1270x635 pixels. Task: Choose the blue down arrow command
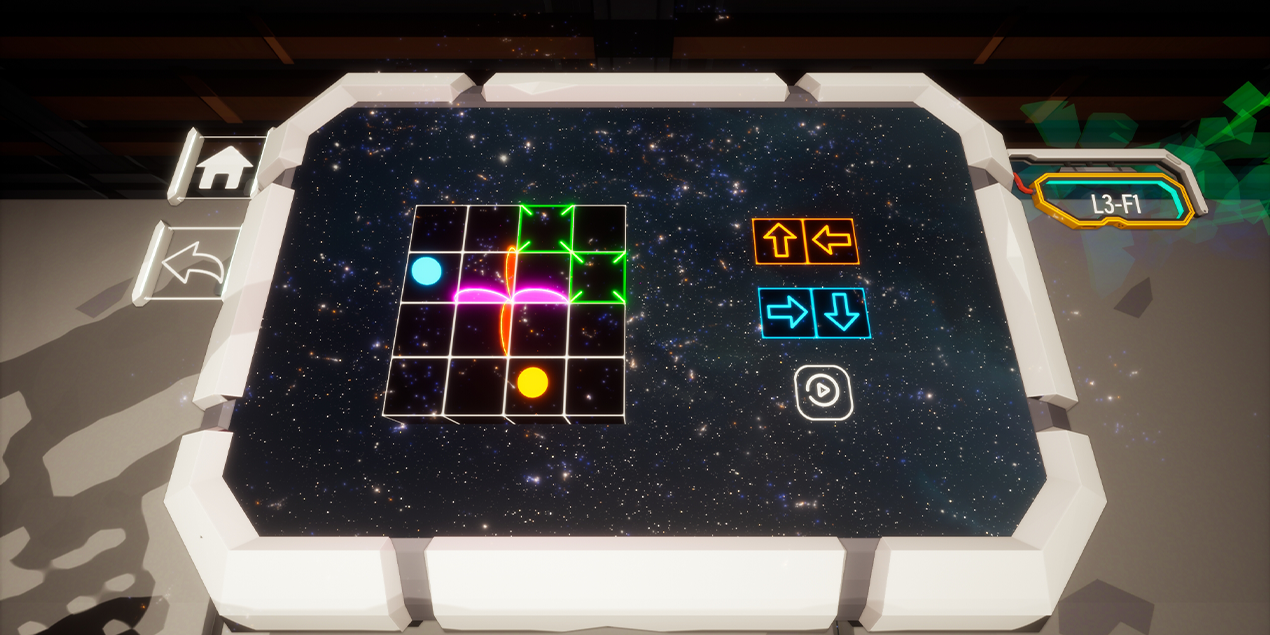pyautogui.click(x=842, y=313)
